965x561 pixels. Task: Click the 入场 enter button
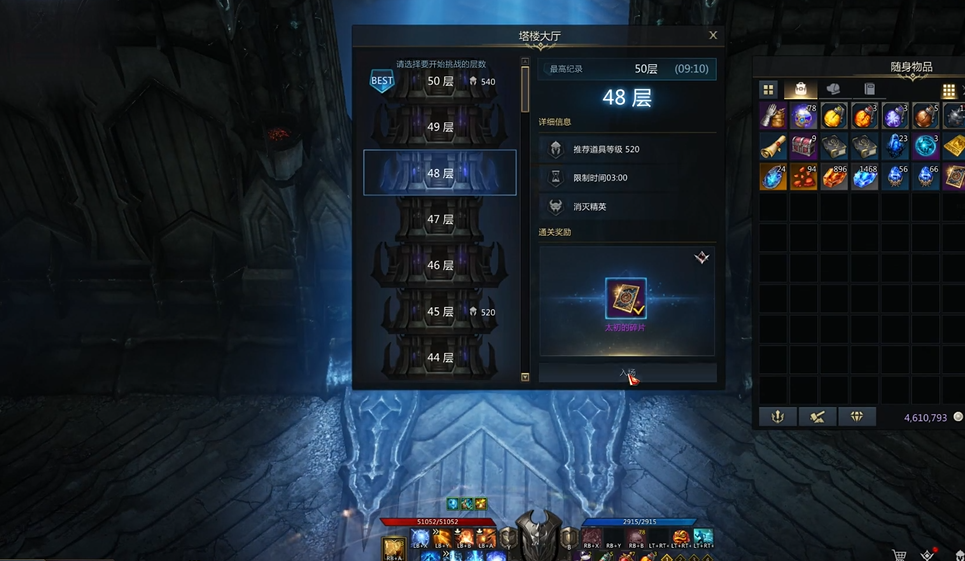pyautogui.click(x=627, y=373)
